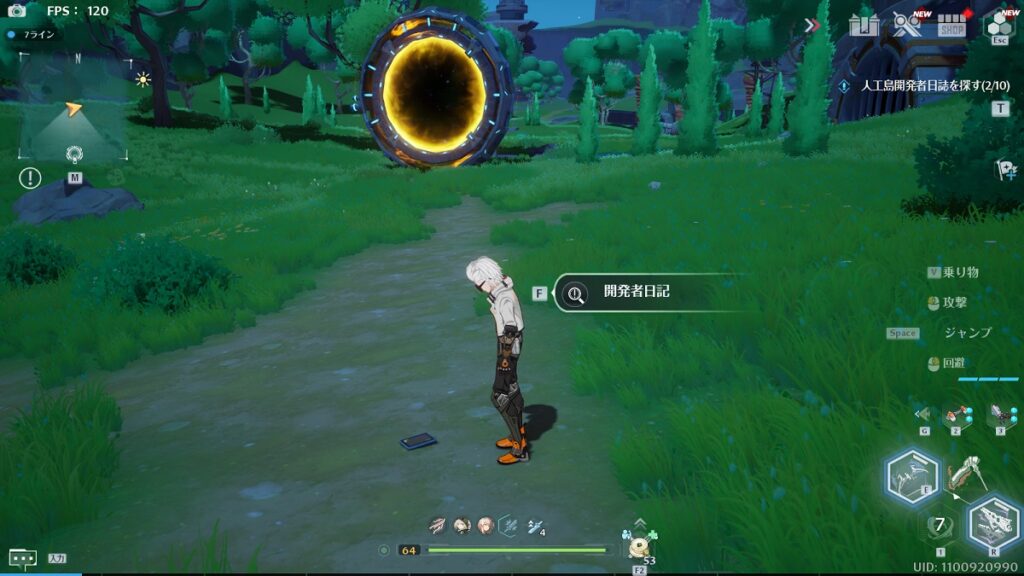
Task: Open the camera photo mode icon
Action: [16, 11]
